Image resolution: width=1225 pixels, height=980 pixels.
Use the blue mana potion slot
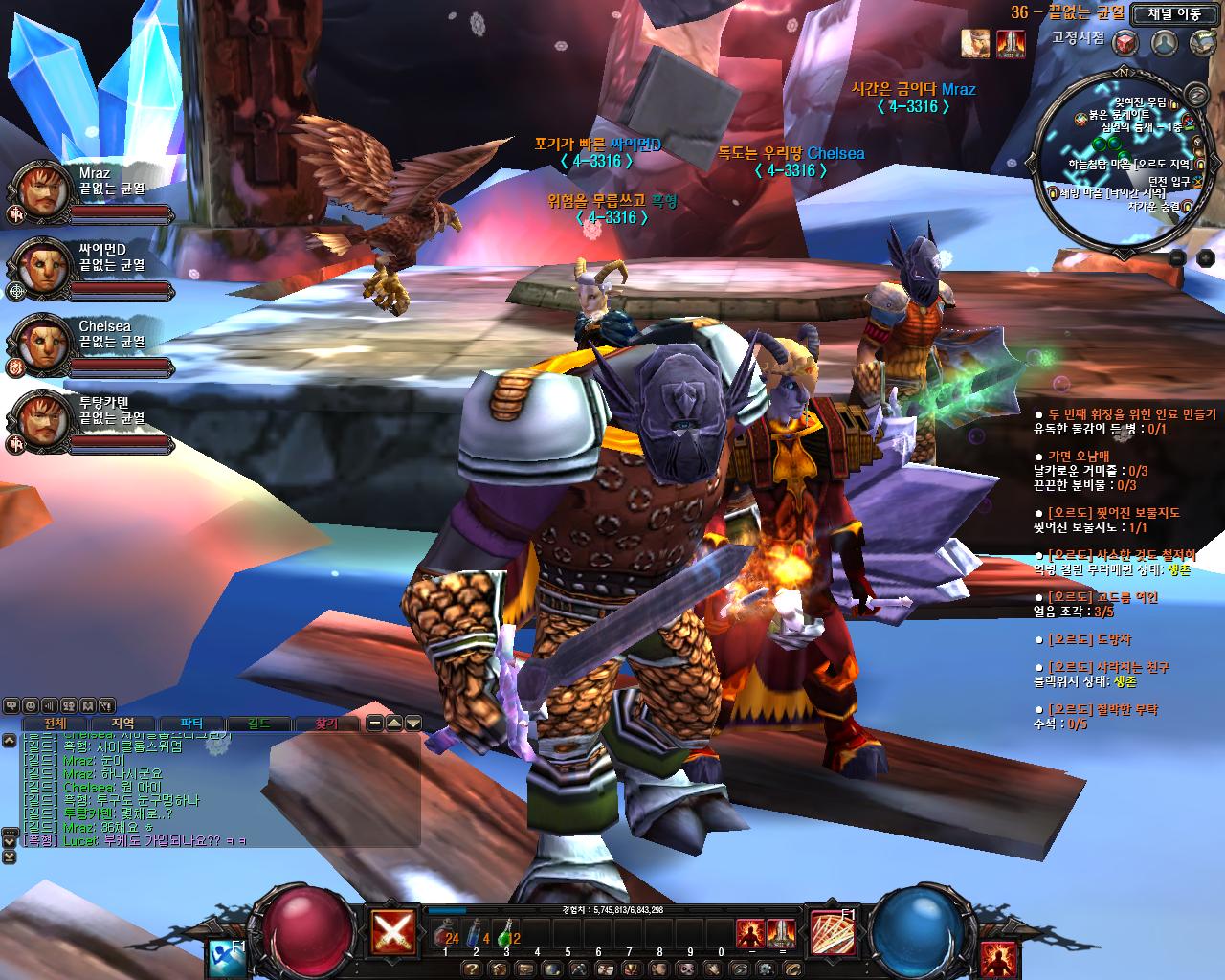click(x=476, y=936)
